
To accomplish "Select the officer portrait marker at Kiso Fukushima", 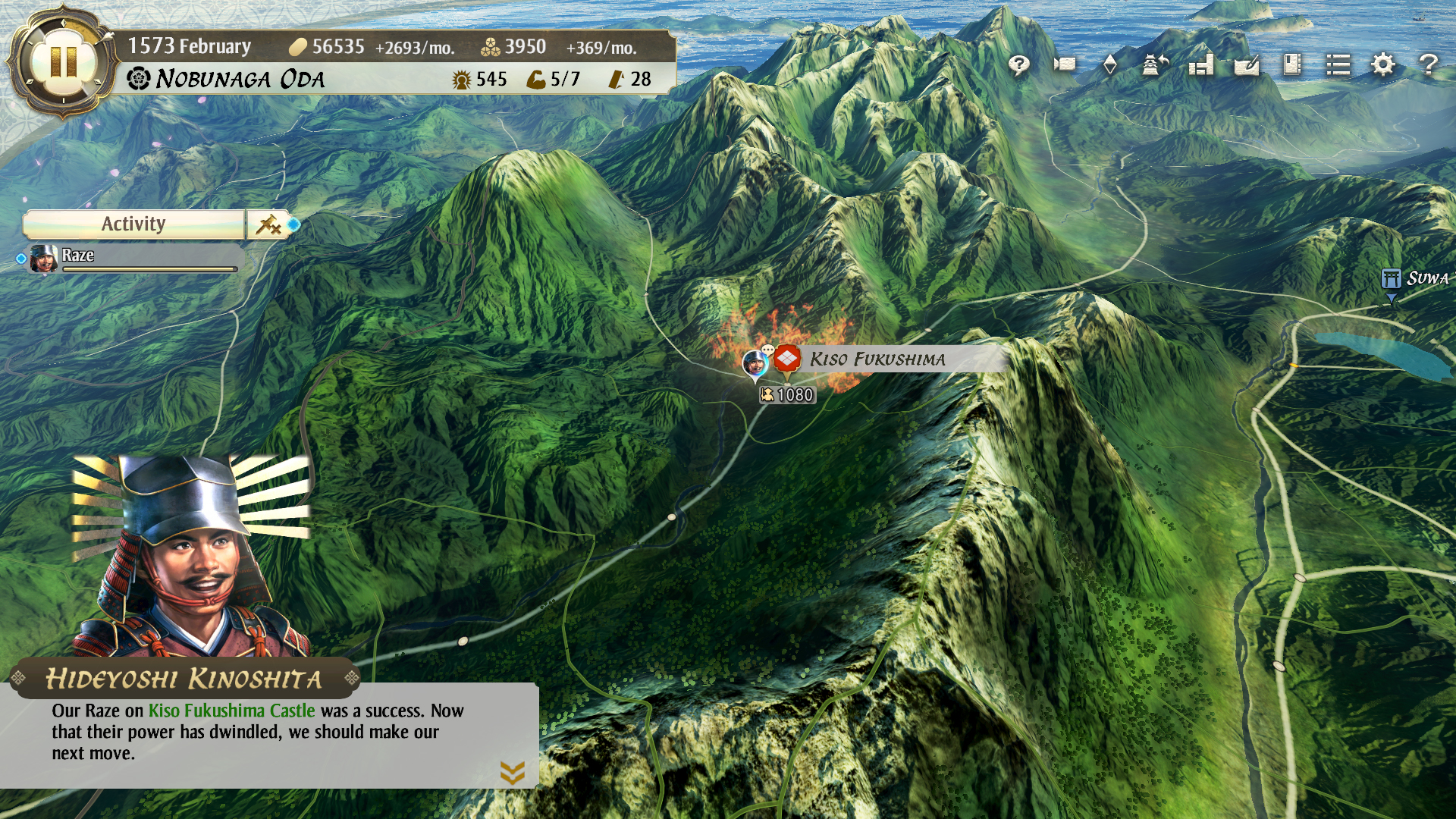I will tap(755, 362).
